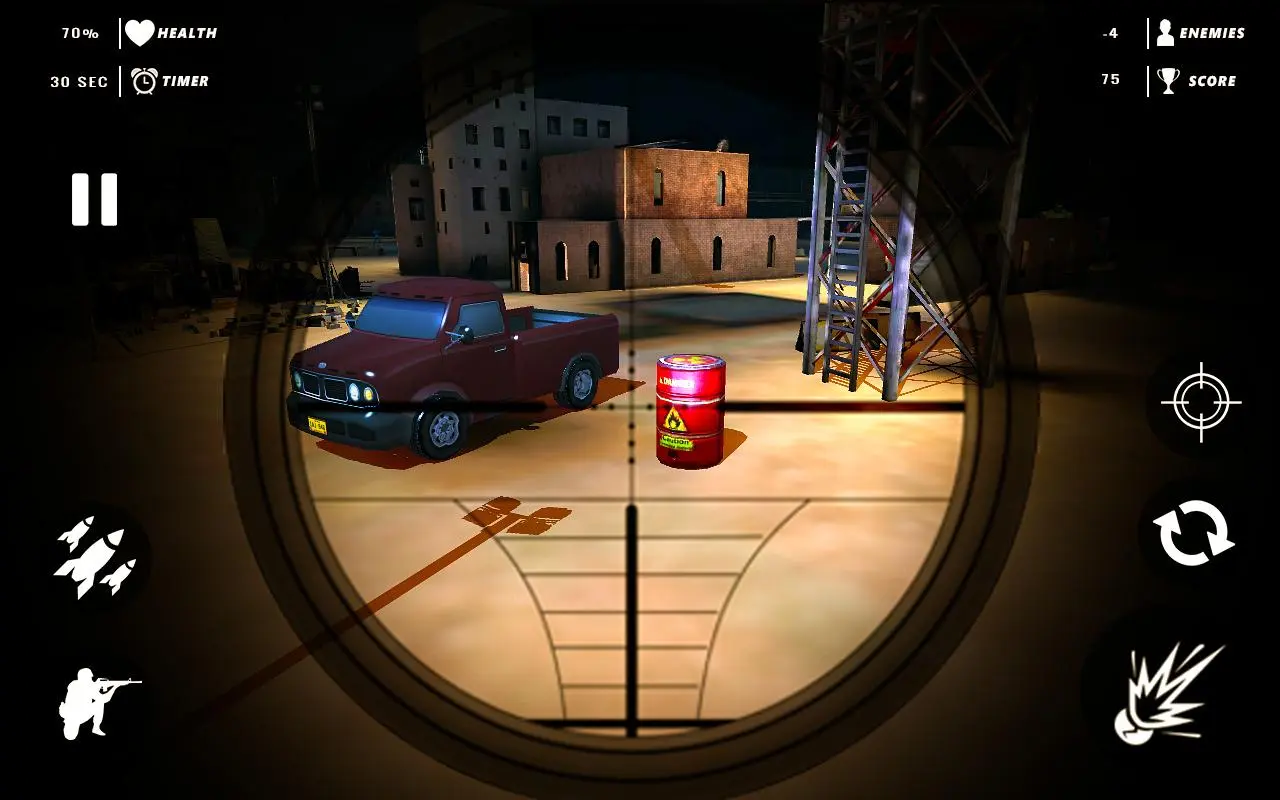Select the TIMER label in the HUD
This screenshot has height=800, width=1280.
184,81
